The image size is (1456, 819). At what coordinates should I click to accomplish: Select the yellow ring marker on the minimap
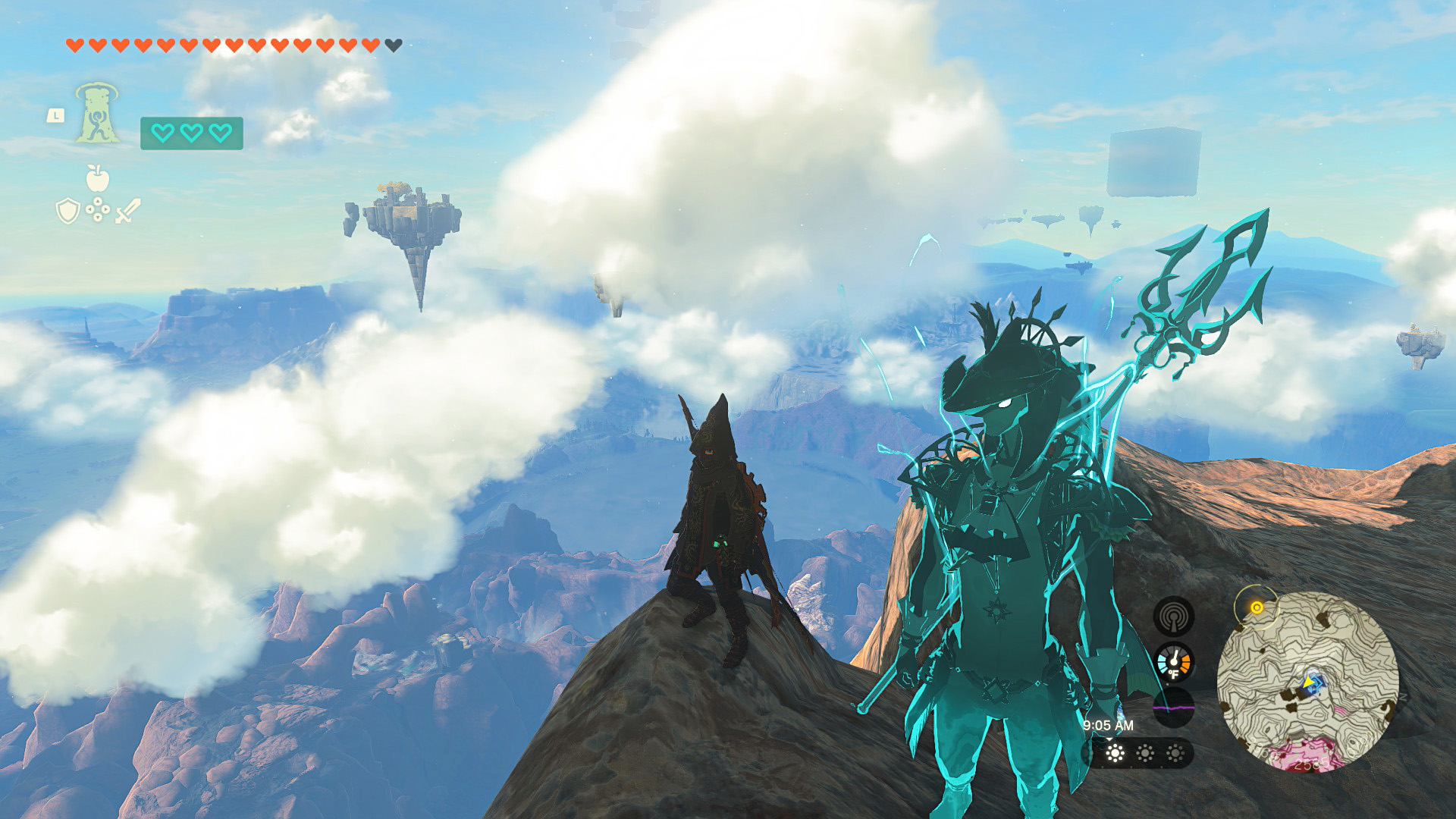tap(1257, 607)
